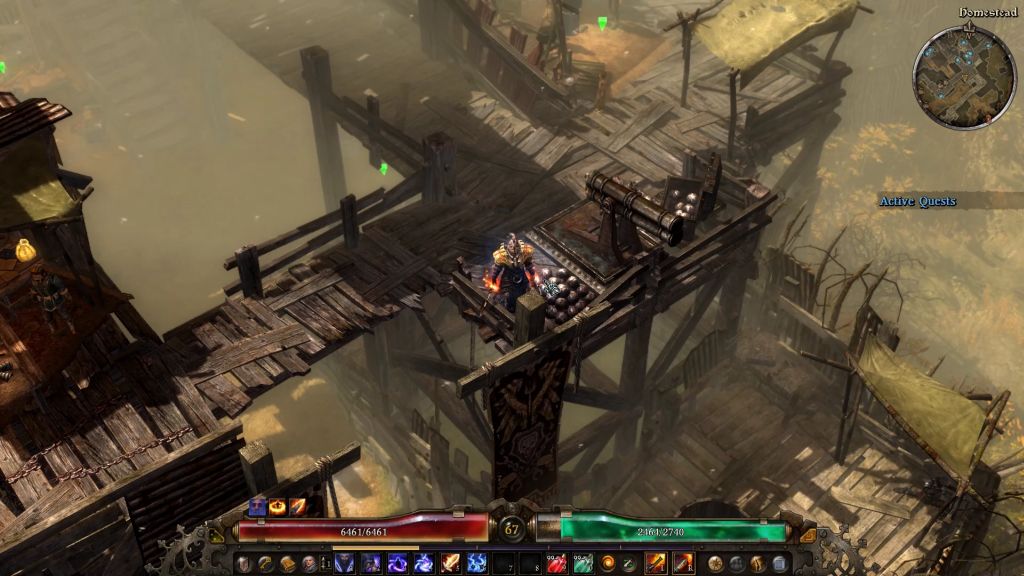Open the grey square menu button

781,564
